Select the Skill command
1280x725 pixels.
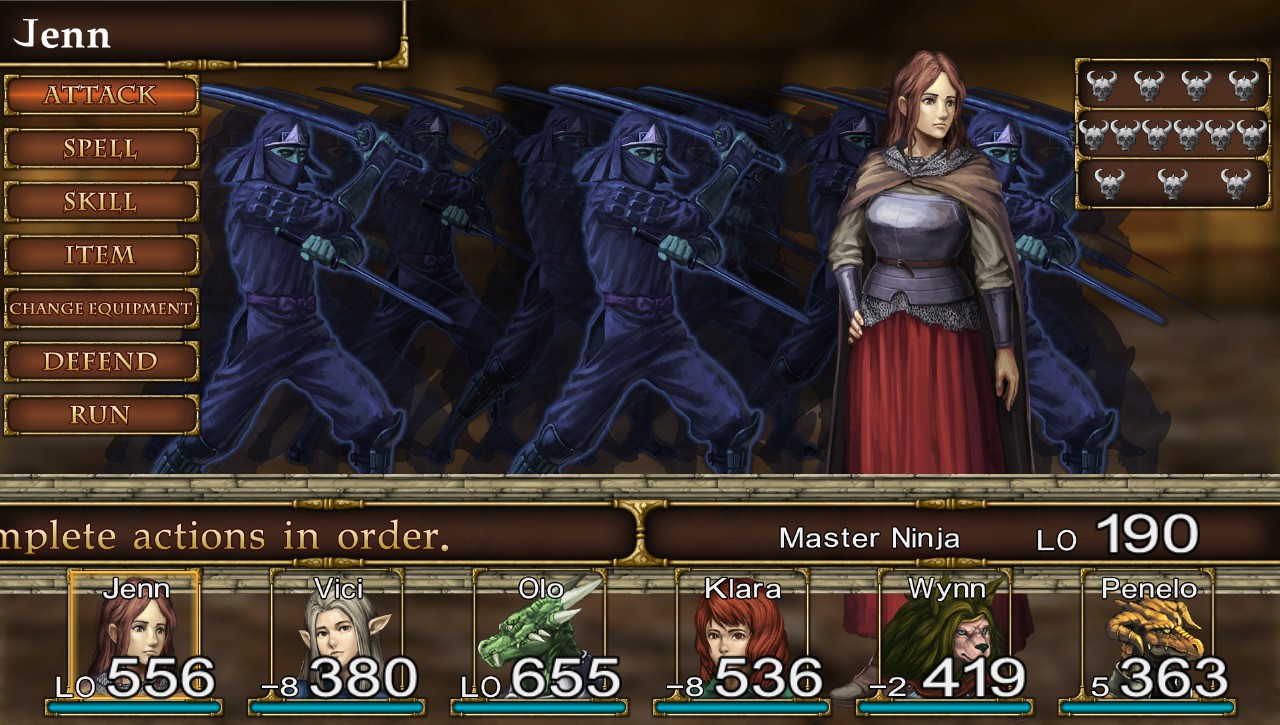tap(100, 201)
